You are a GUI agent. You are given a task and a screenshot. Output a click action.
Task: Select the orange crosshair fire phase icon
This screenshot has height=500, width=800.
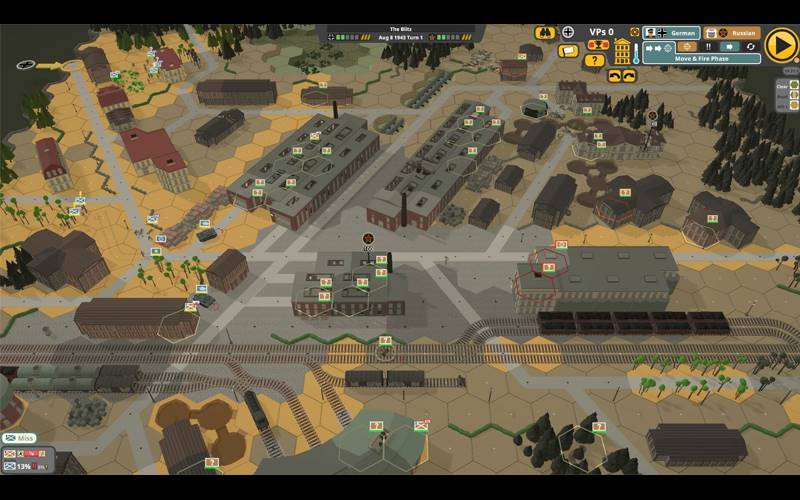[x=686, y=46]
